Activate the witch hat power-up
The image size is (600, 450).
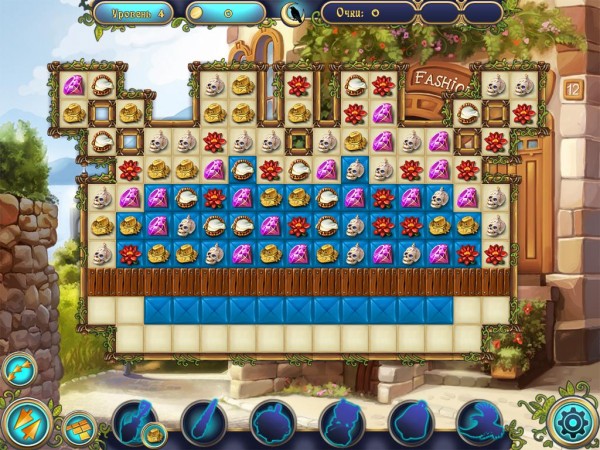coord(479,422)
